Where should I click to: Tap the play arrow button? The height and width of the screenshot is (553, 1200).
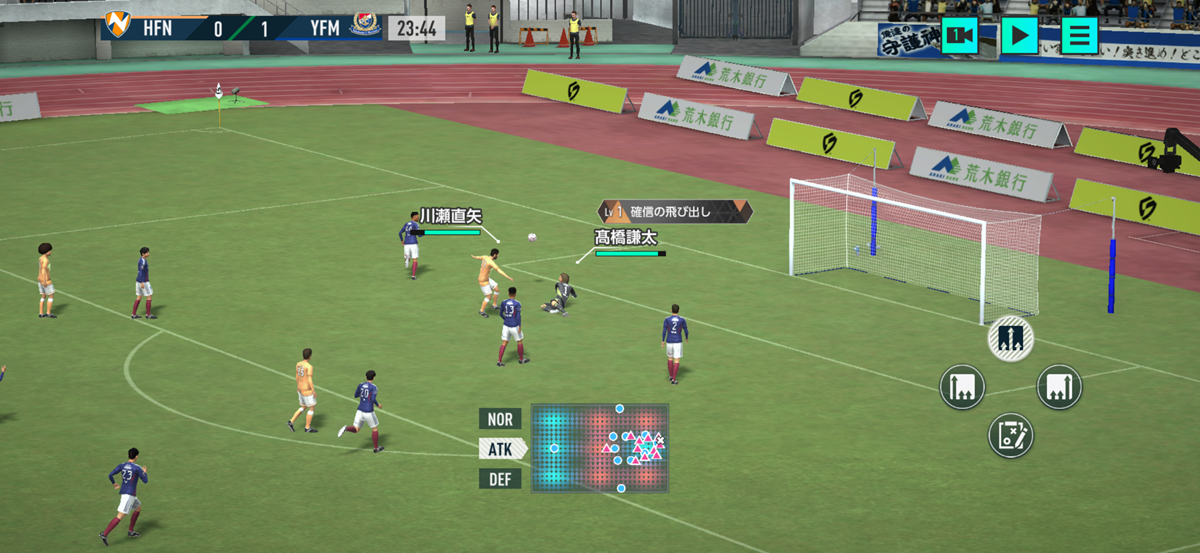[1019, 36]
